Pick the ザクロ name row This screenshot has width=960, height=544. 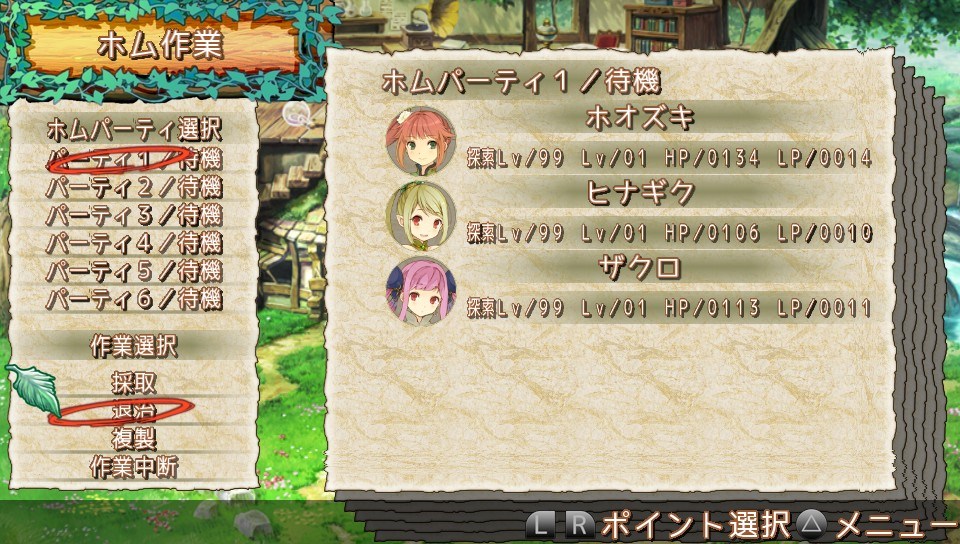click(640, 267)
